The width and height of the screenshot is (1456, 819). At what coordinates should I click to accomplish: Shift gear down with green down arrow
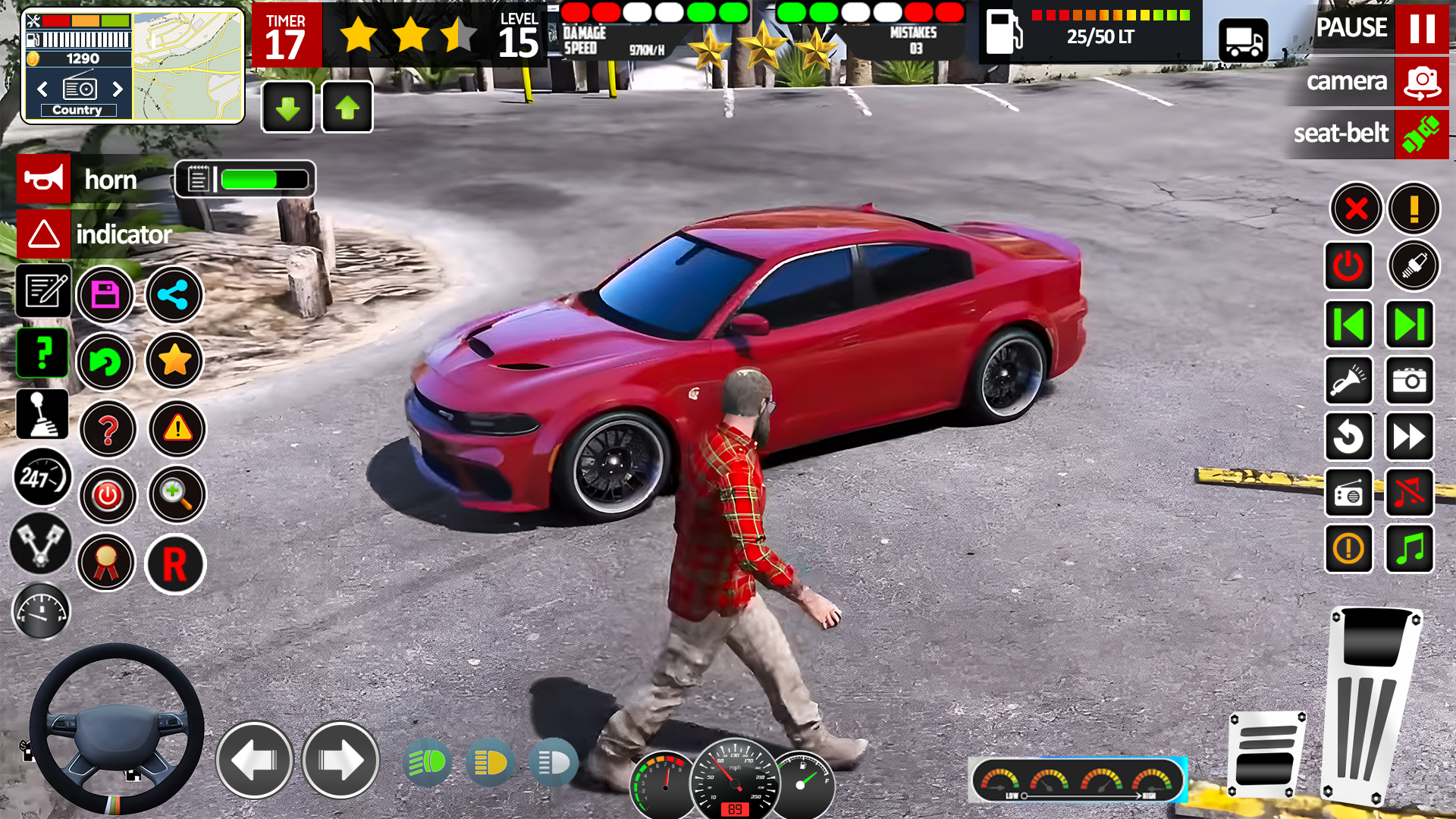(287, 107)
